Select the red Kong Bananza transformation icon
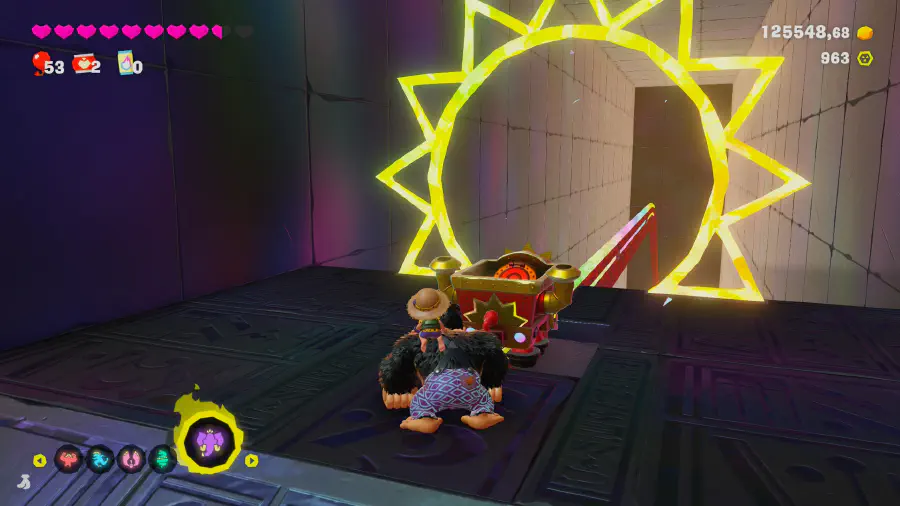The height and width of the screenshot is (506, 900). point(69,459)
